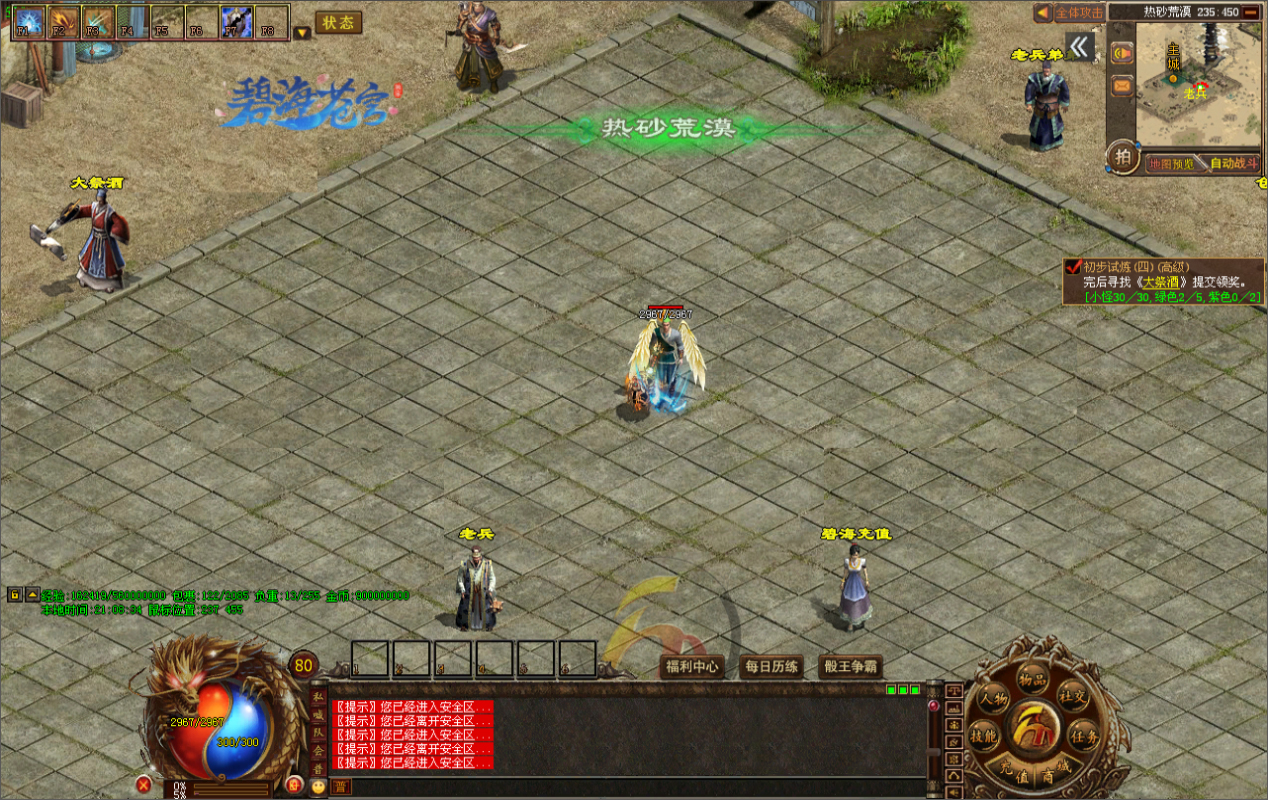Minimize the minimap with the minus button
The width and height of the screenshot is (1268, 800).
click(x=1250, y=13)
